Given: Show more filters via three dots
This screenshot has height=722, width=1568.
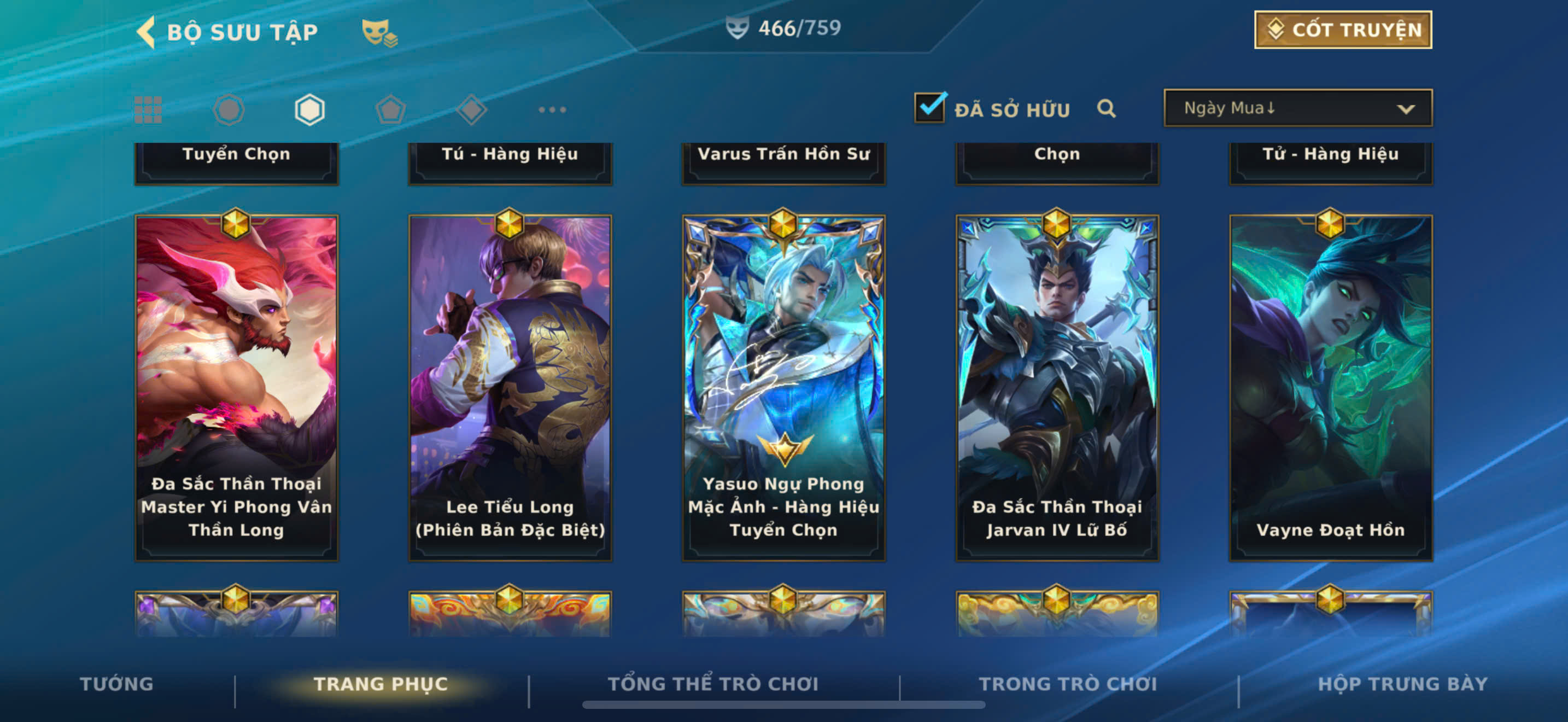Looking at the screenshot, I should click(552, 110).
